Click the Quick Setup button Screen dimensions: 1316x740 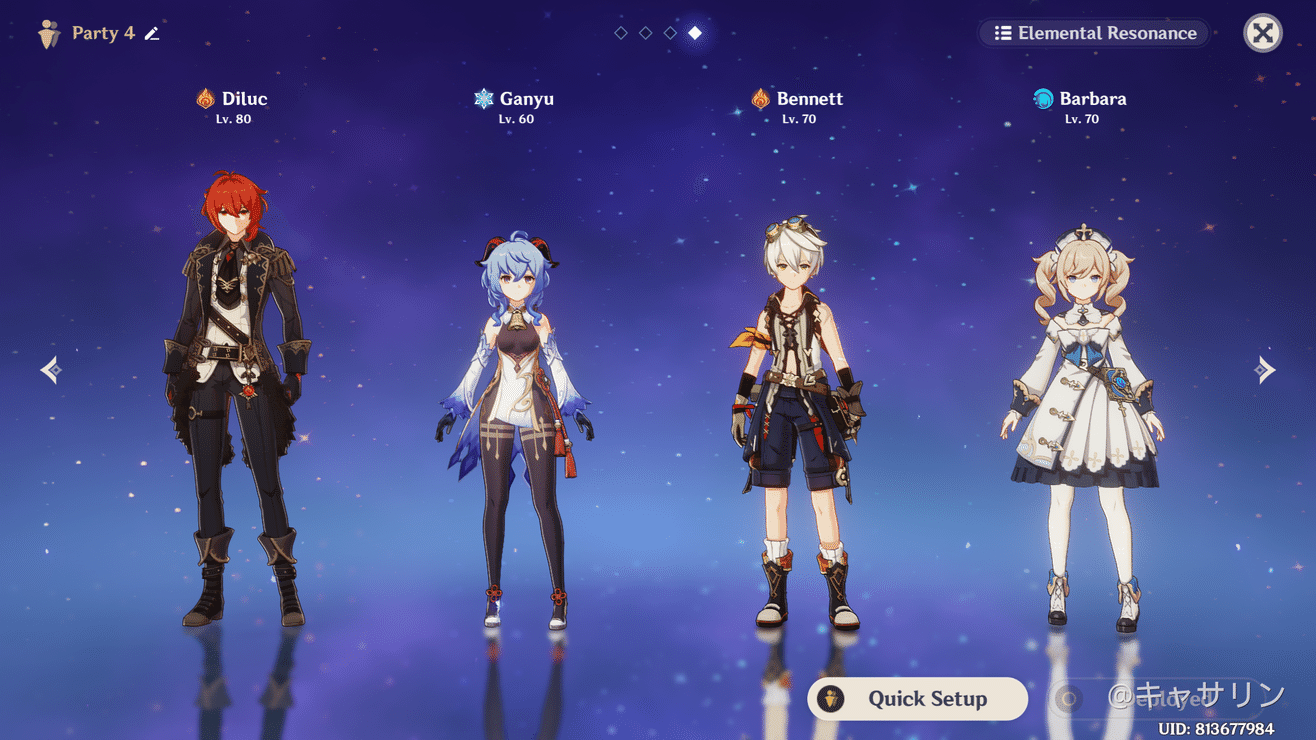[917, 699]
